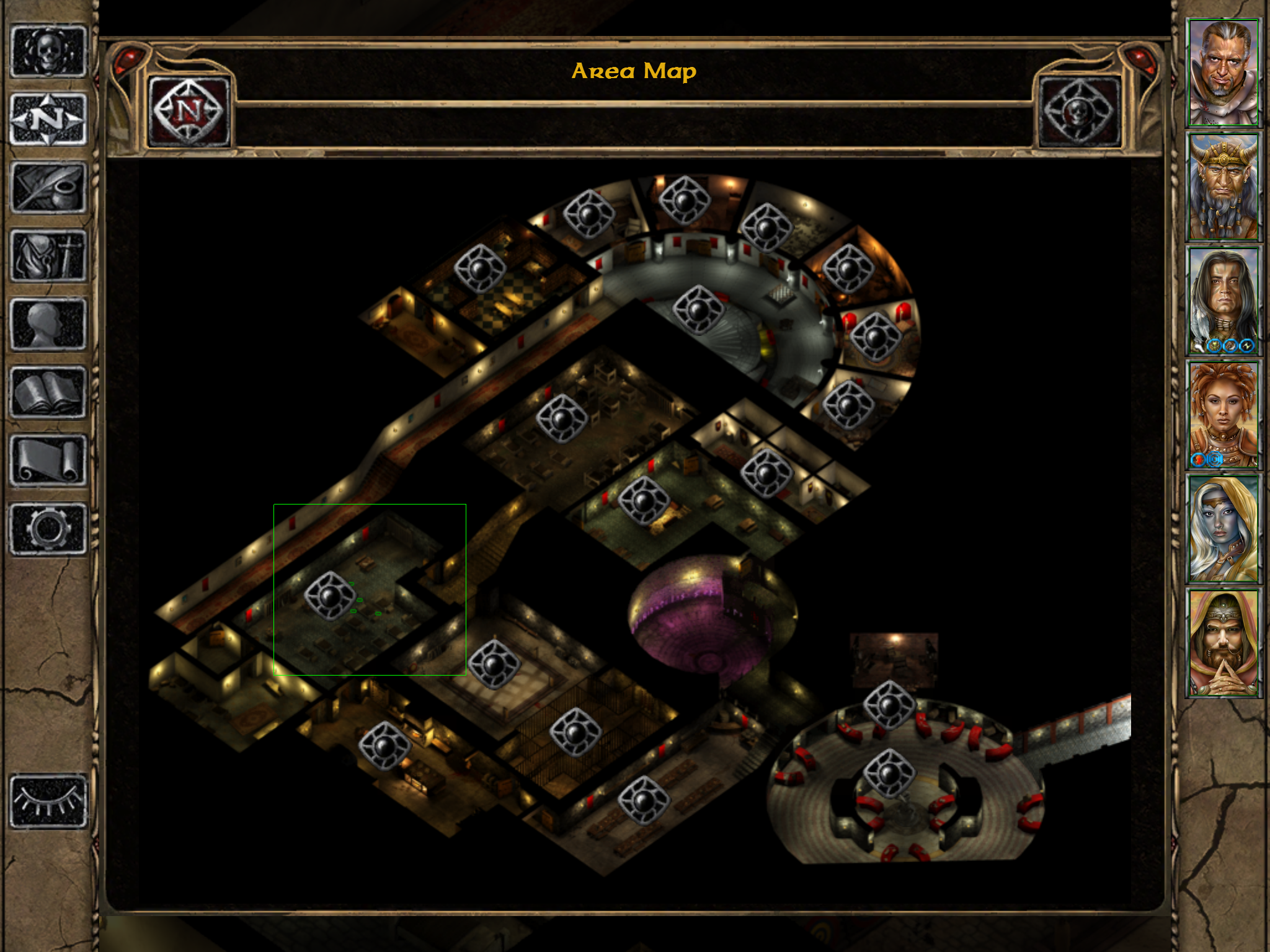1270x952 pixels.
Task: Toggle the skull compass button on the map header
Action: pos(1079,112)
